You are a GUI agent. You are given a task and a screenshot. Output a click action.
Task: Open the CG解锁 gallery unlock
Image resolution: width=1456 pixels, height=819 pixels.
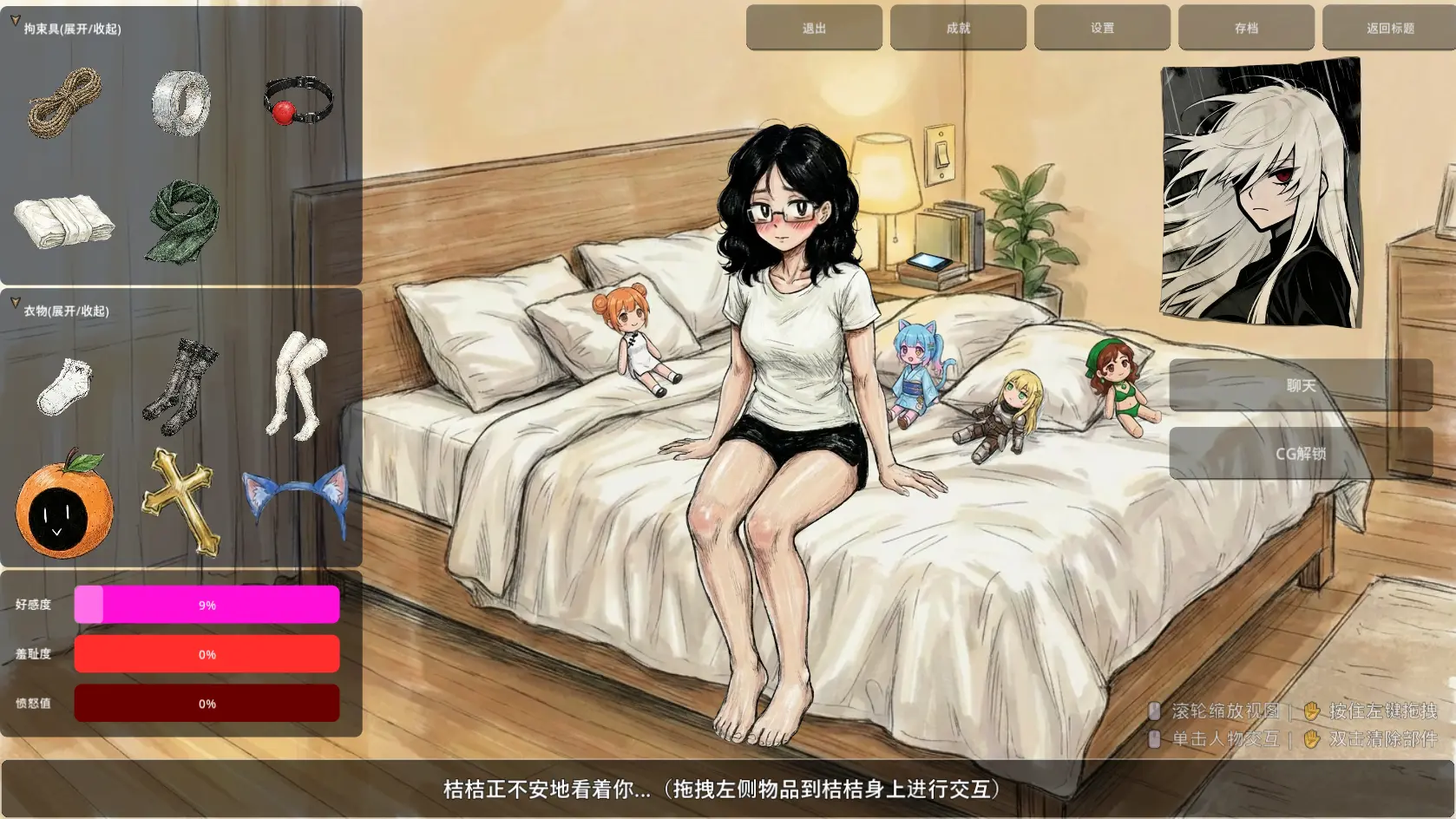click(x=1302, y=452)
